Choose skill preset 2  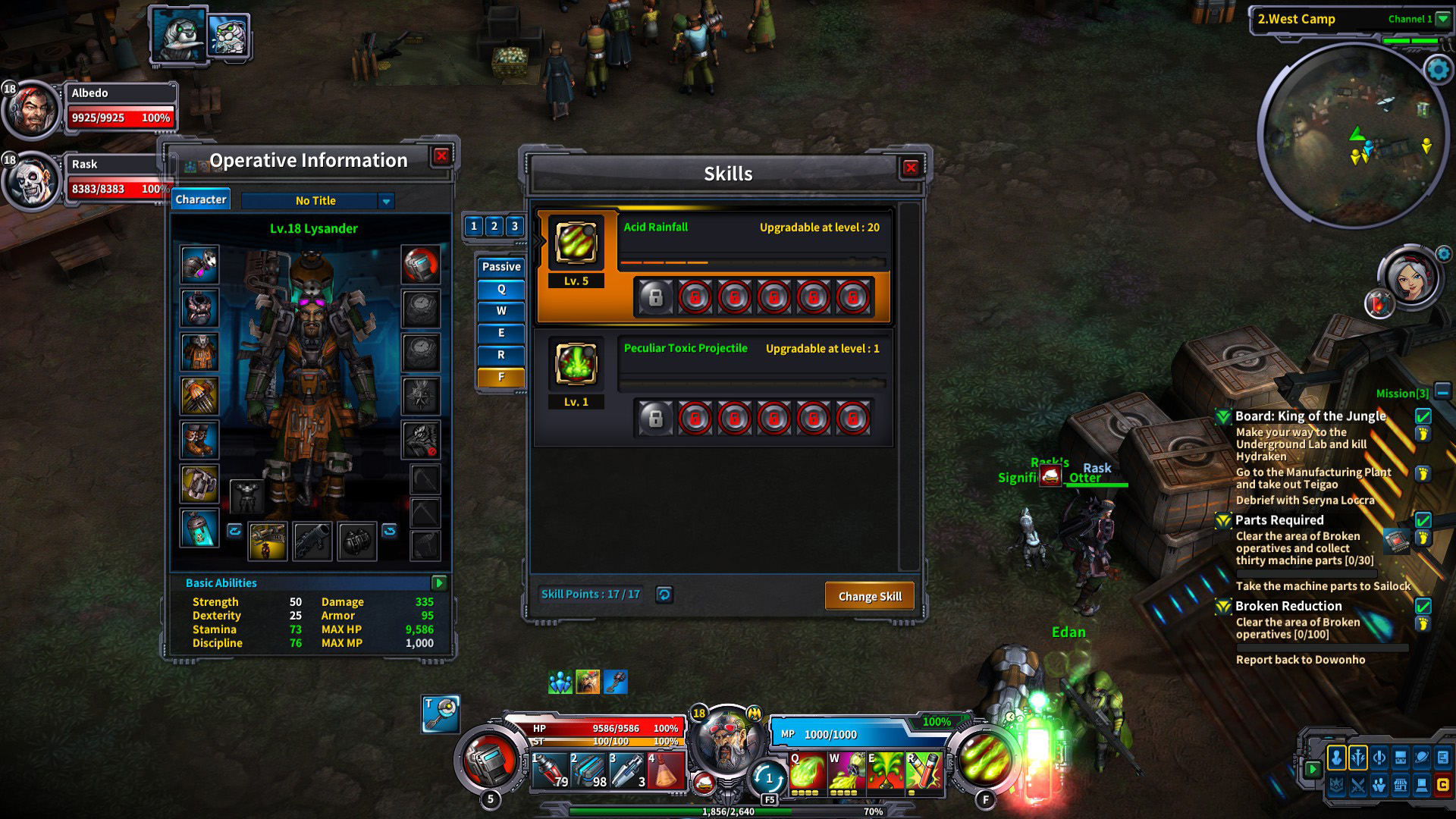tap(494, 226)
